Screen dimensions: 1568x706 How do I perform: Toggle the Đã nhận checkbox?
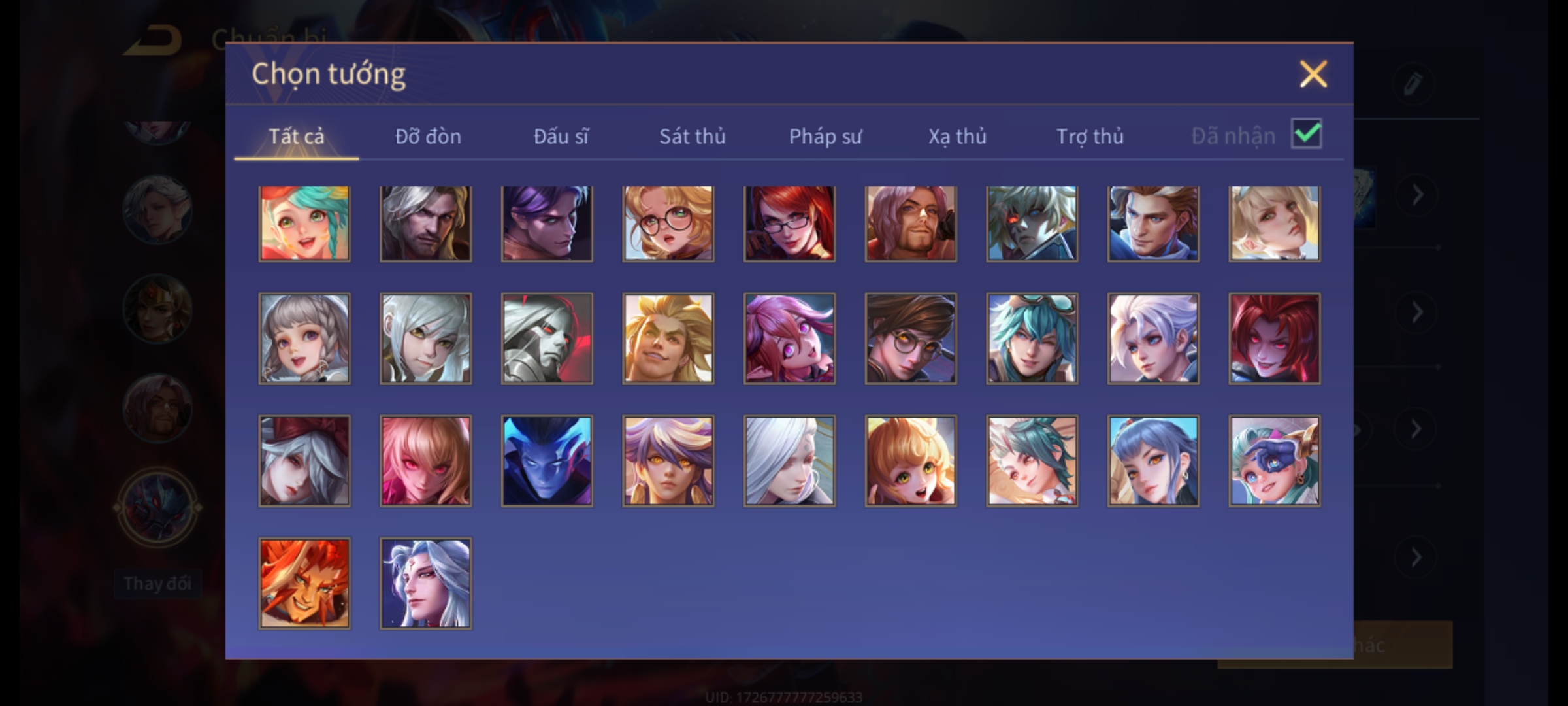tap(1306, 134)
